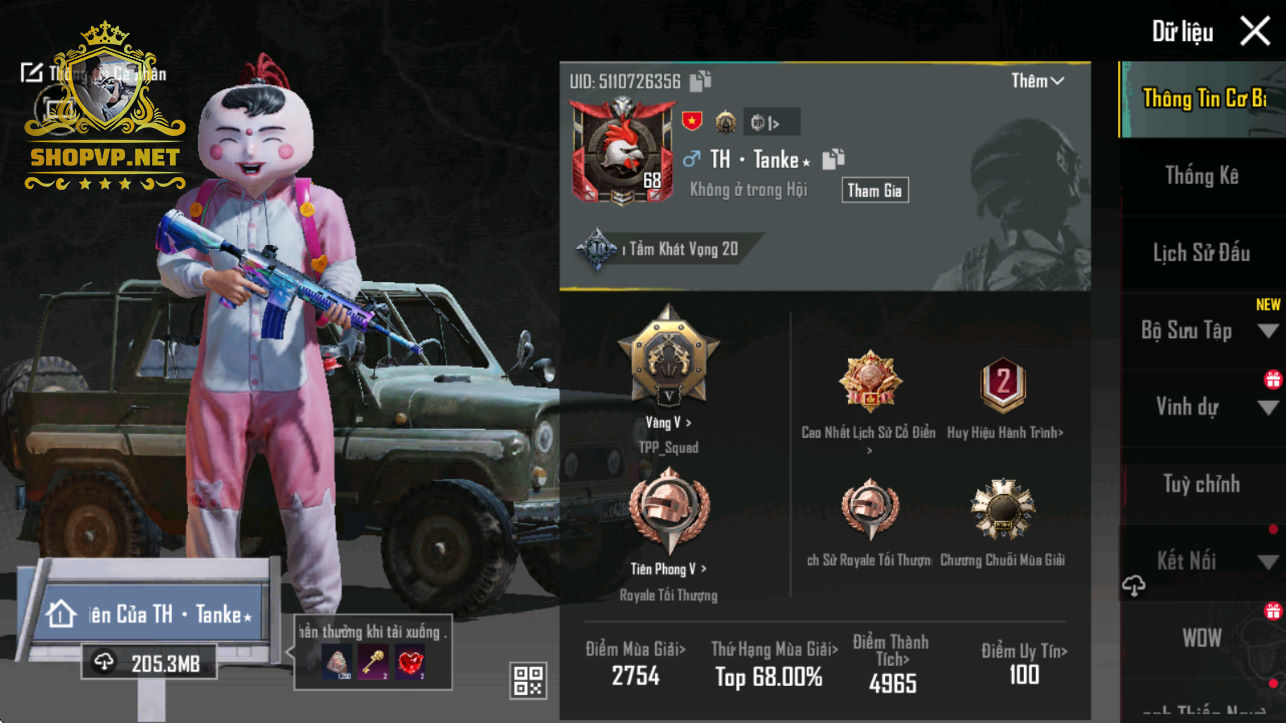Open the Tuỳ chỉnh tab
Viewport: 1286px width, 723px height.
tap(1201, 484)
